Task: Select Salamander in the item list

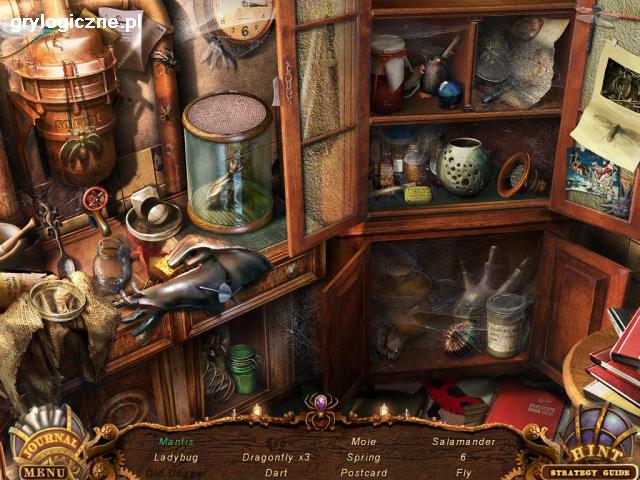Action: (x=463, y=441)
